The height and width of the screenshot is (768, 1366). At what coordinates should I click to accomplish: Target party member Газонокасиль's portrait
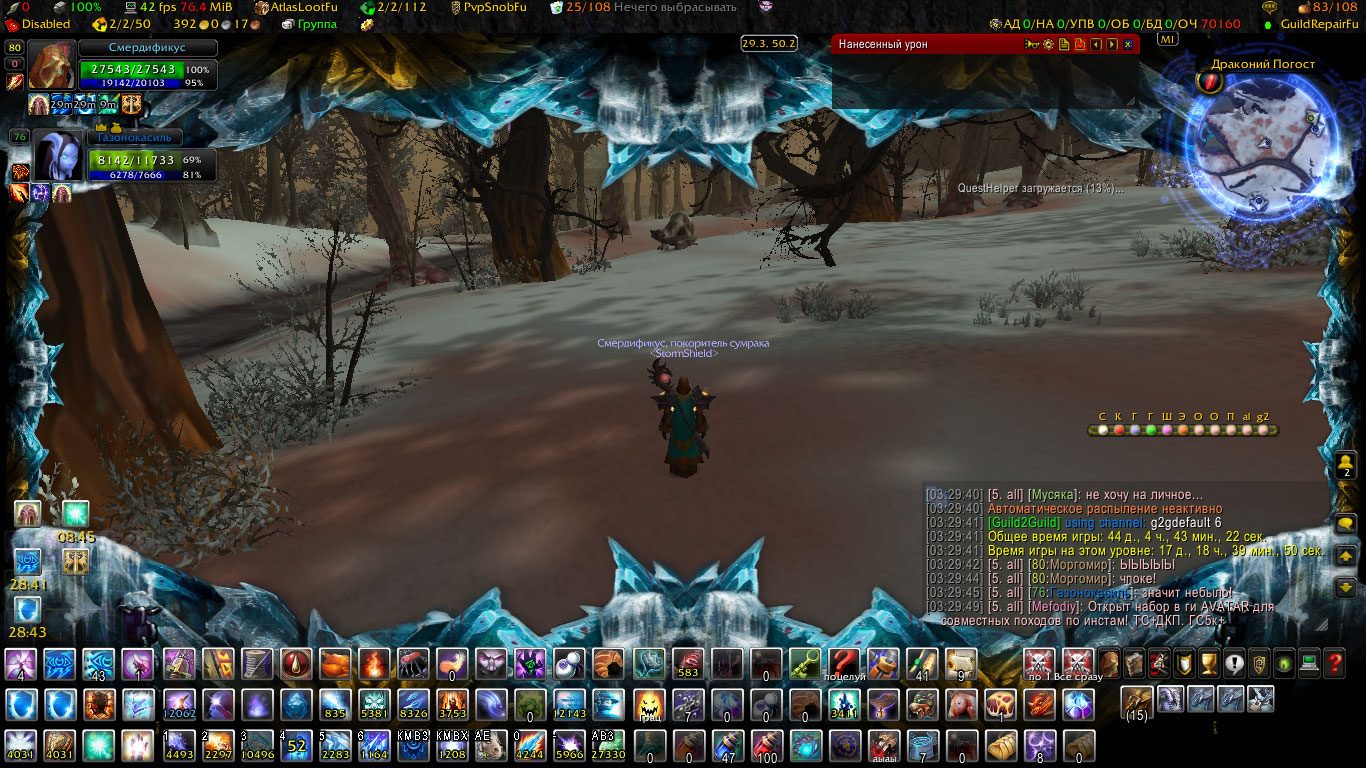[57, 156]
